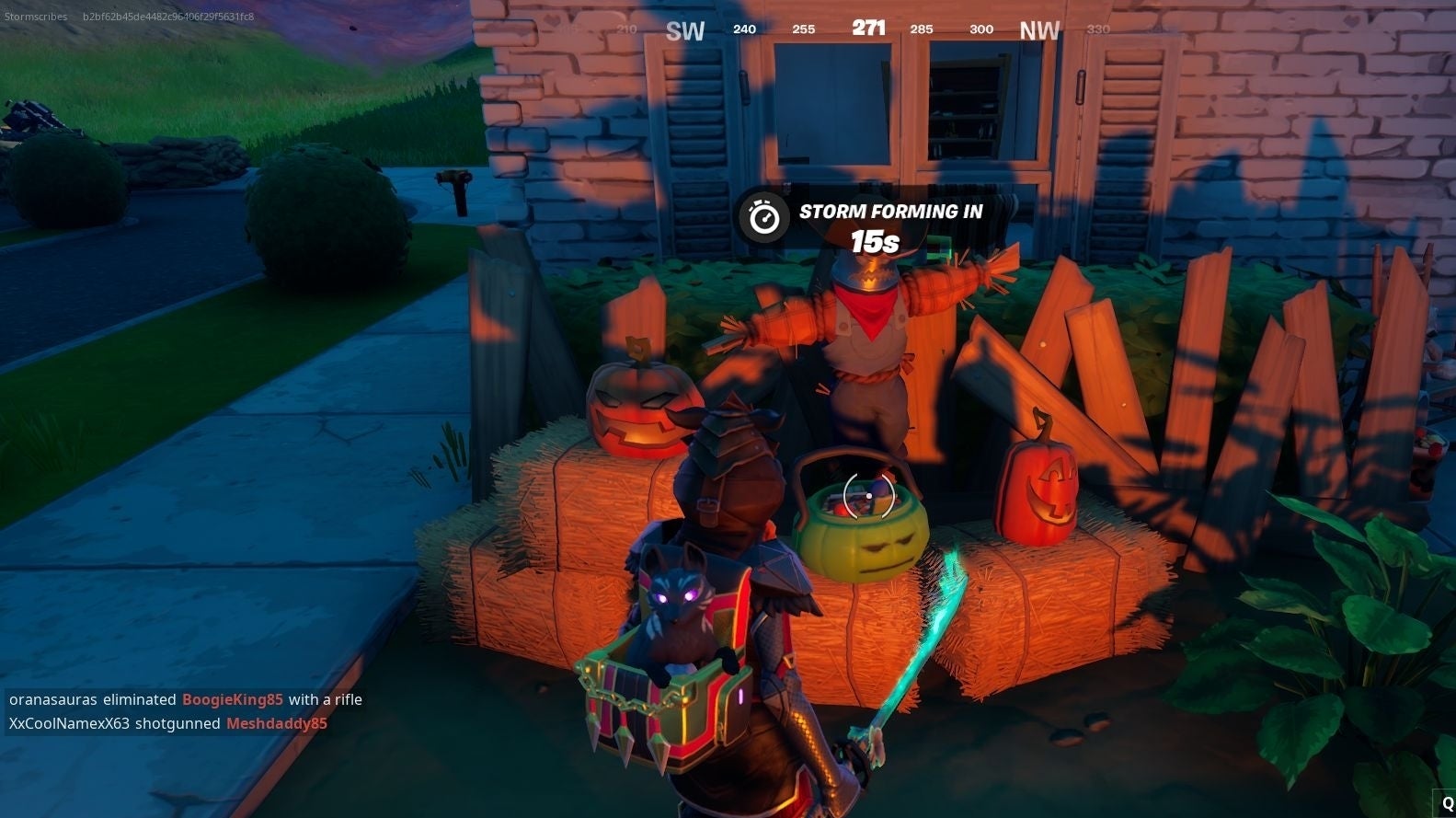Select the bold 271 heading on the compass
This screenshot has width=1456, height=818.
coord(868,28)
